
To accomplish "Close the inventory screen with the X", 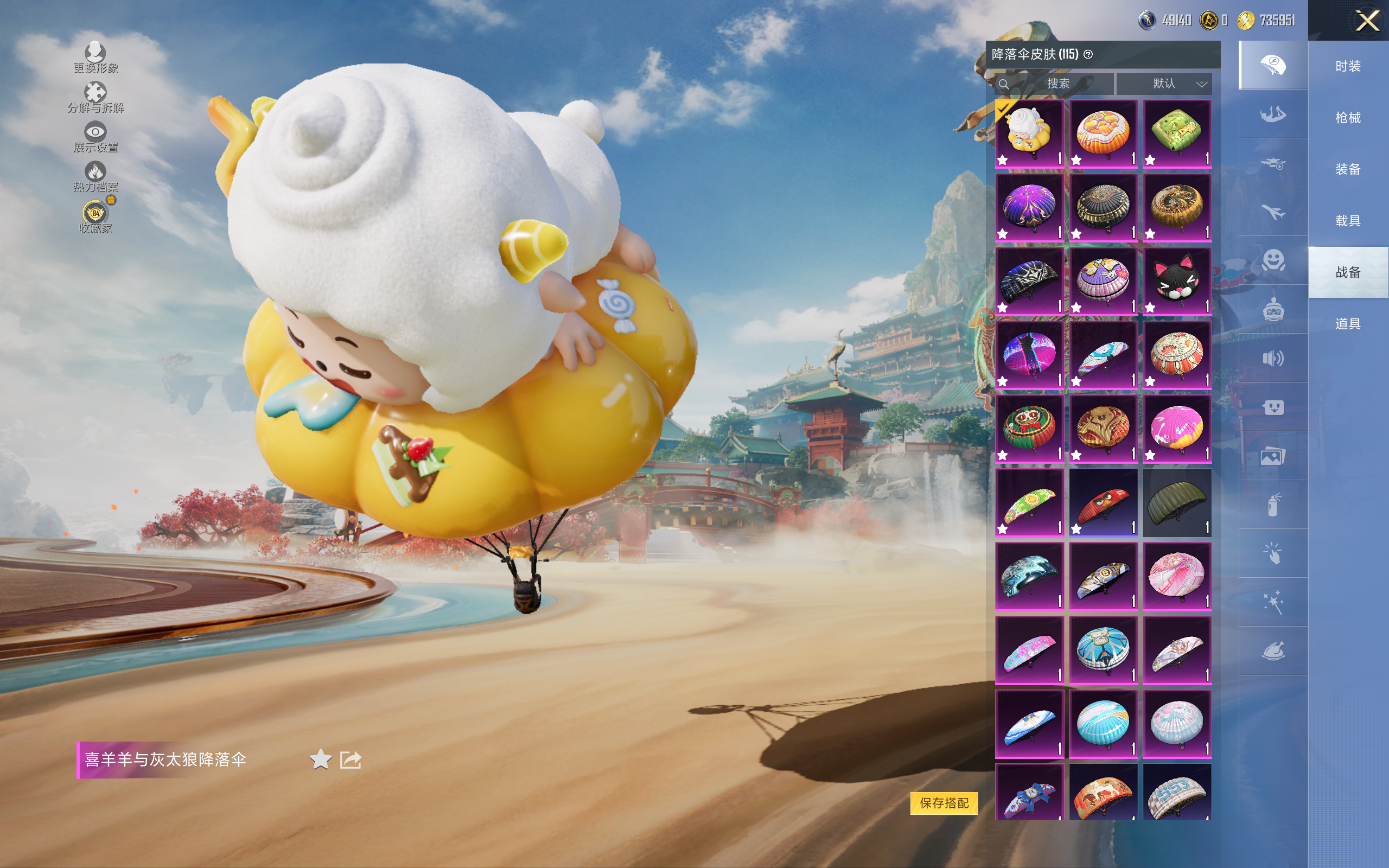I will [1367, 21].
